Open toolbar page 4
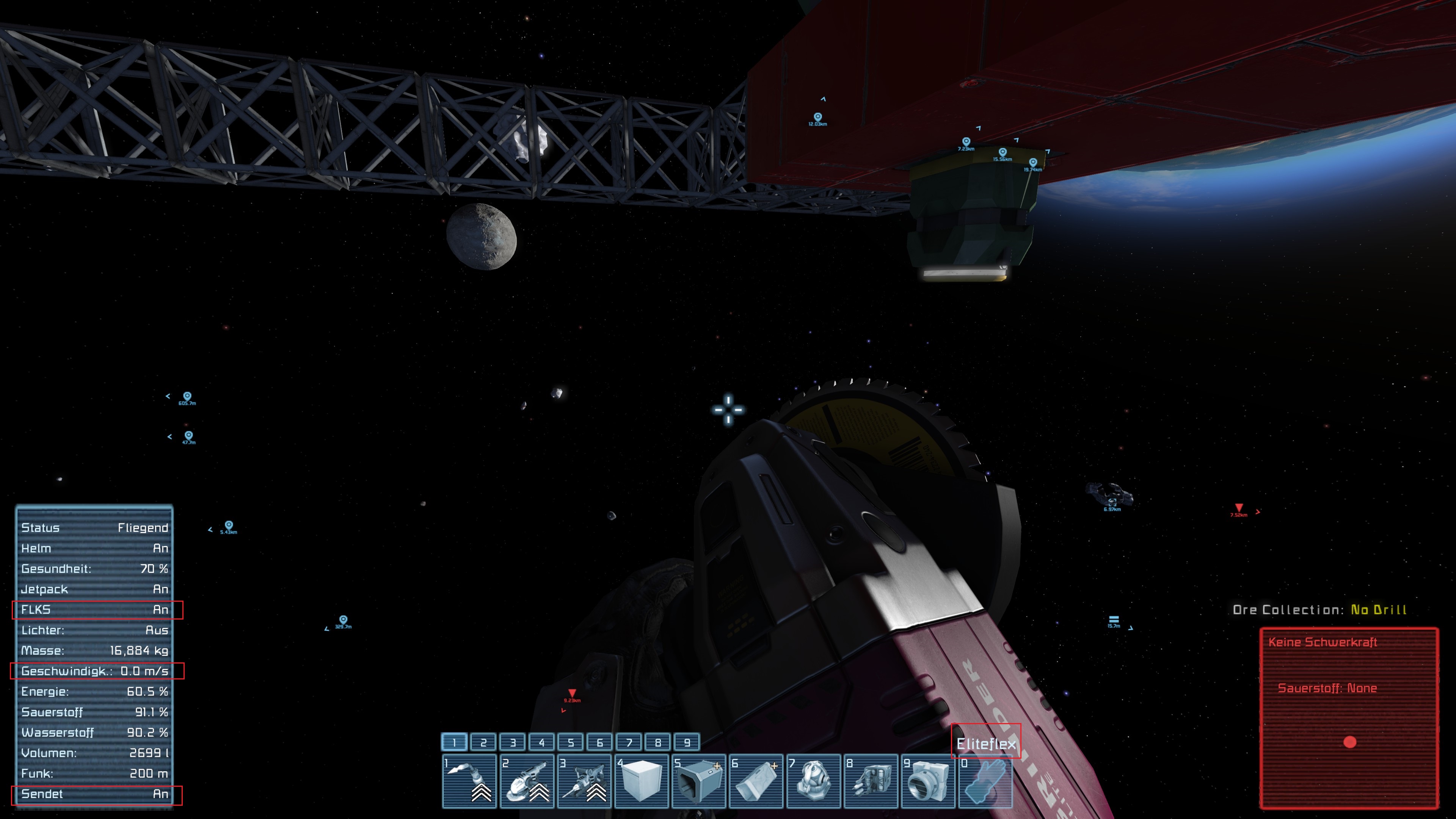This screenshot has height=819, width=1456. 541,742
